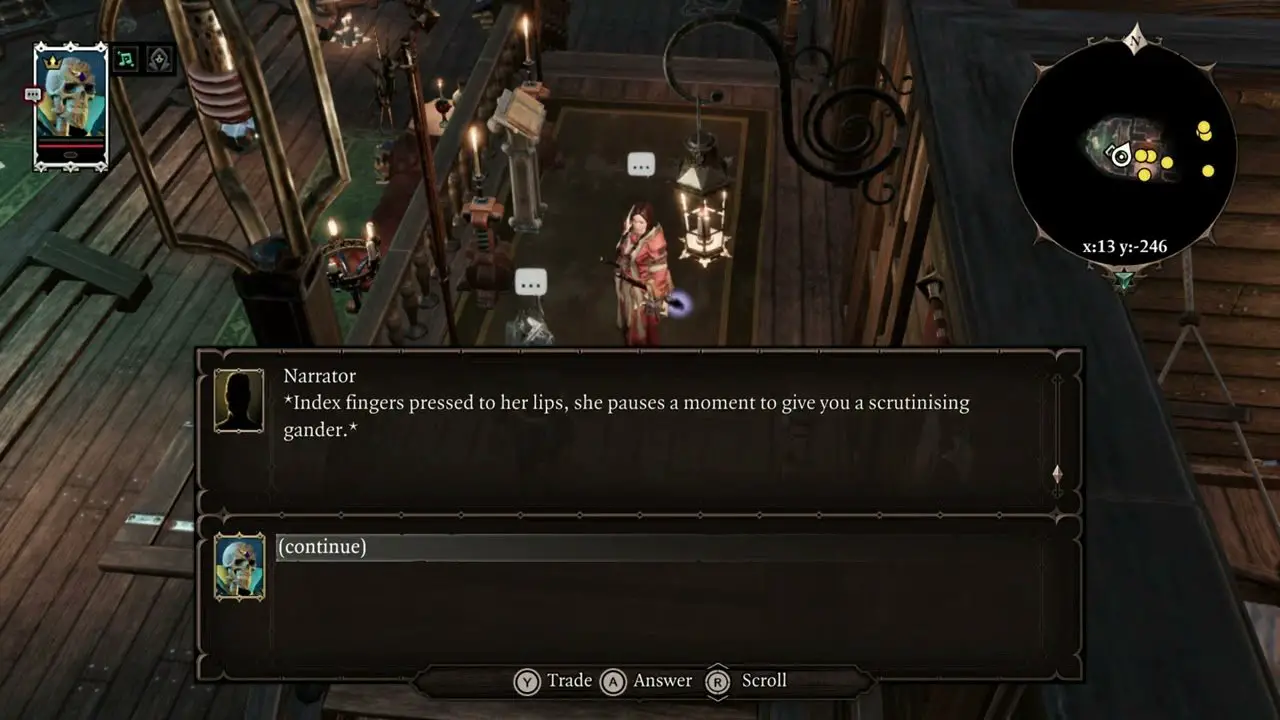Click the green music note status icon
The image size is (1280, 720).
[126, 60]
